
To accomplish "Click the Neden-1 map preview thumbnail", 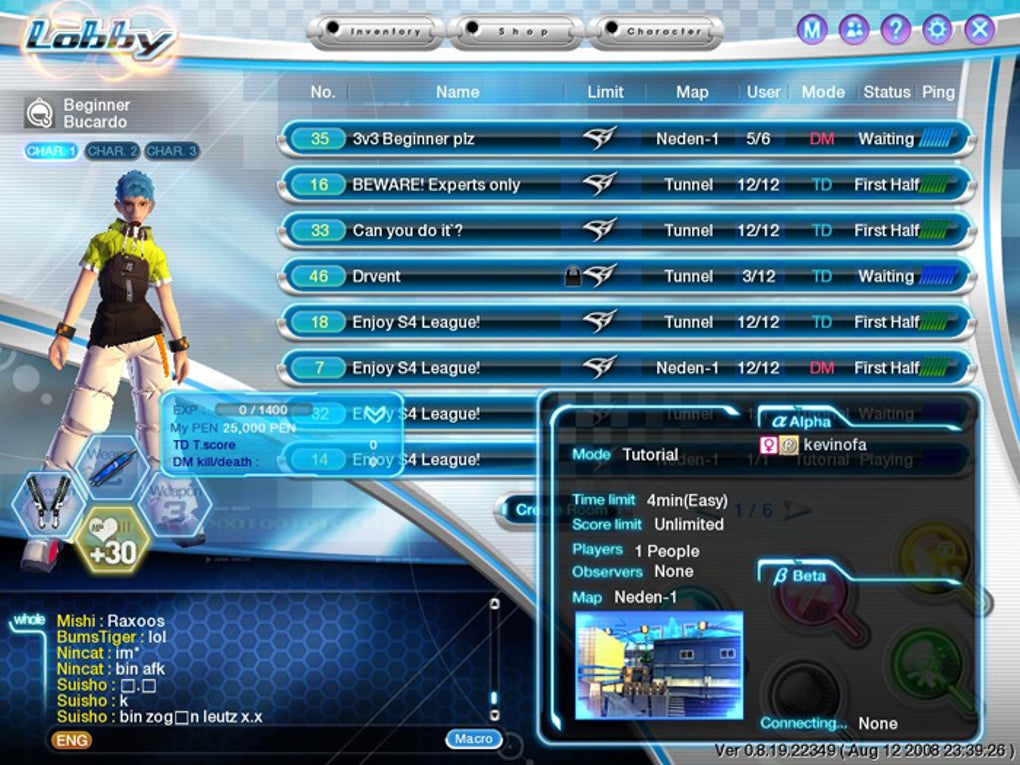I will pyautogui.click(x=659, y=665).
